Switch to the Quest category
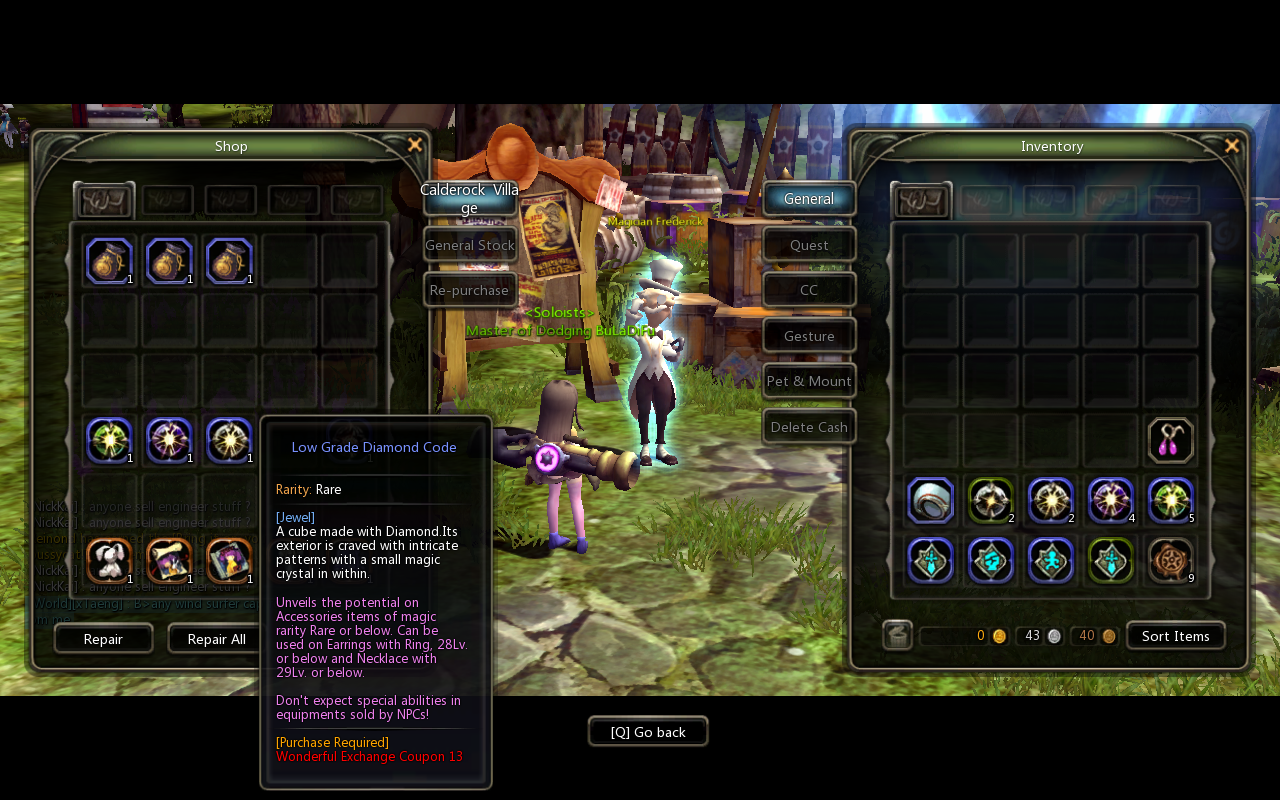This screenshot has height=800, width=1280. pyautogui.click(x=808, y=244)
